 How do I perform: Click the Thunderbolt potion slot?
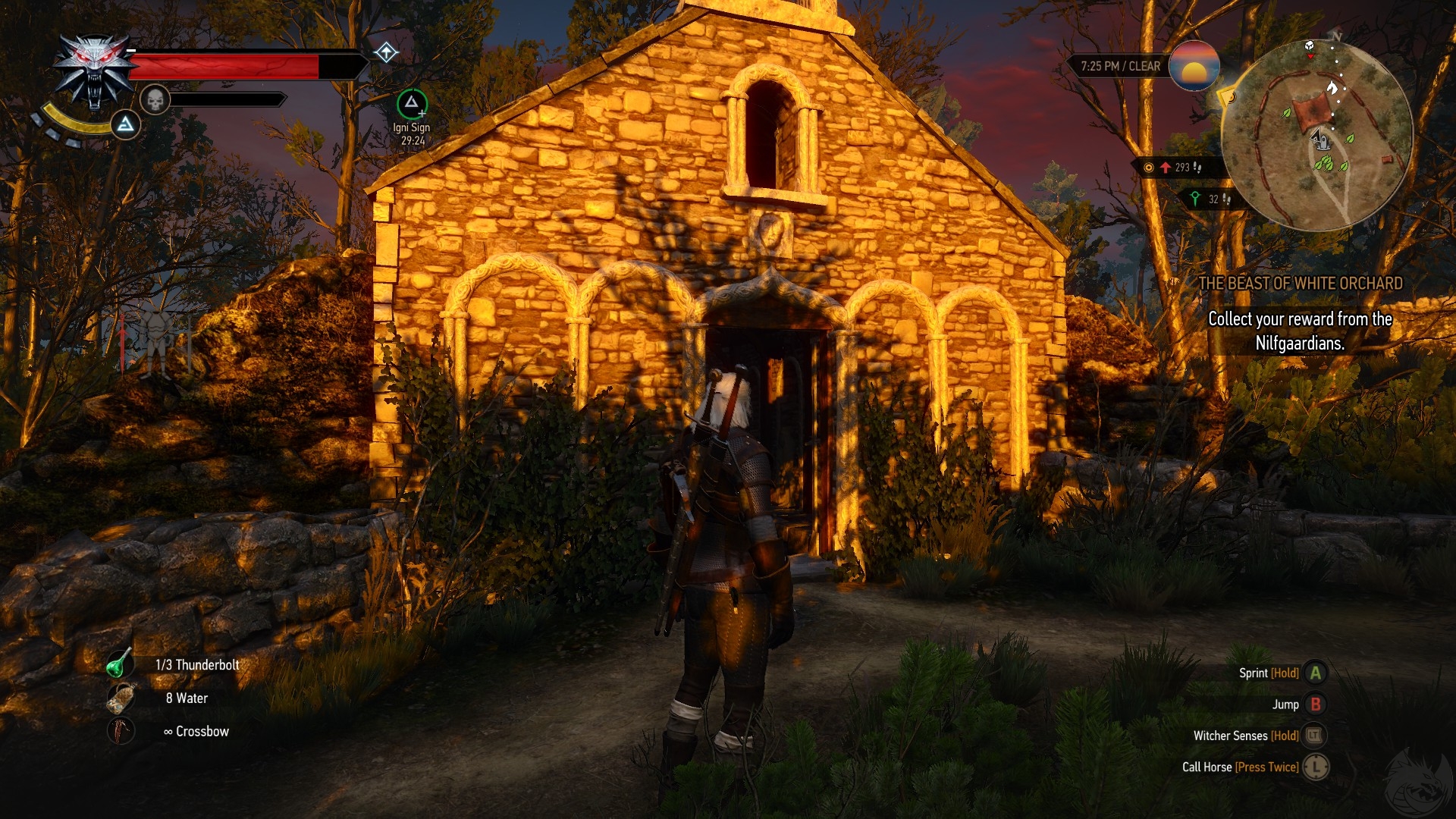(x=119, y=664)
